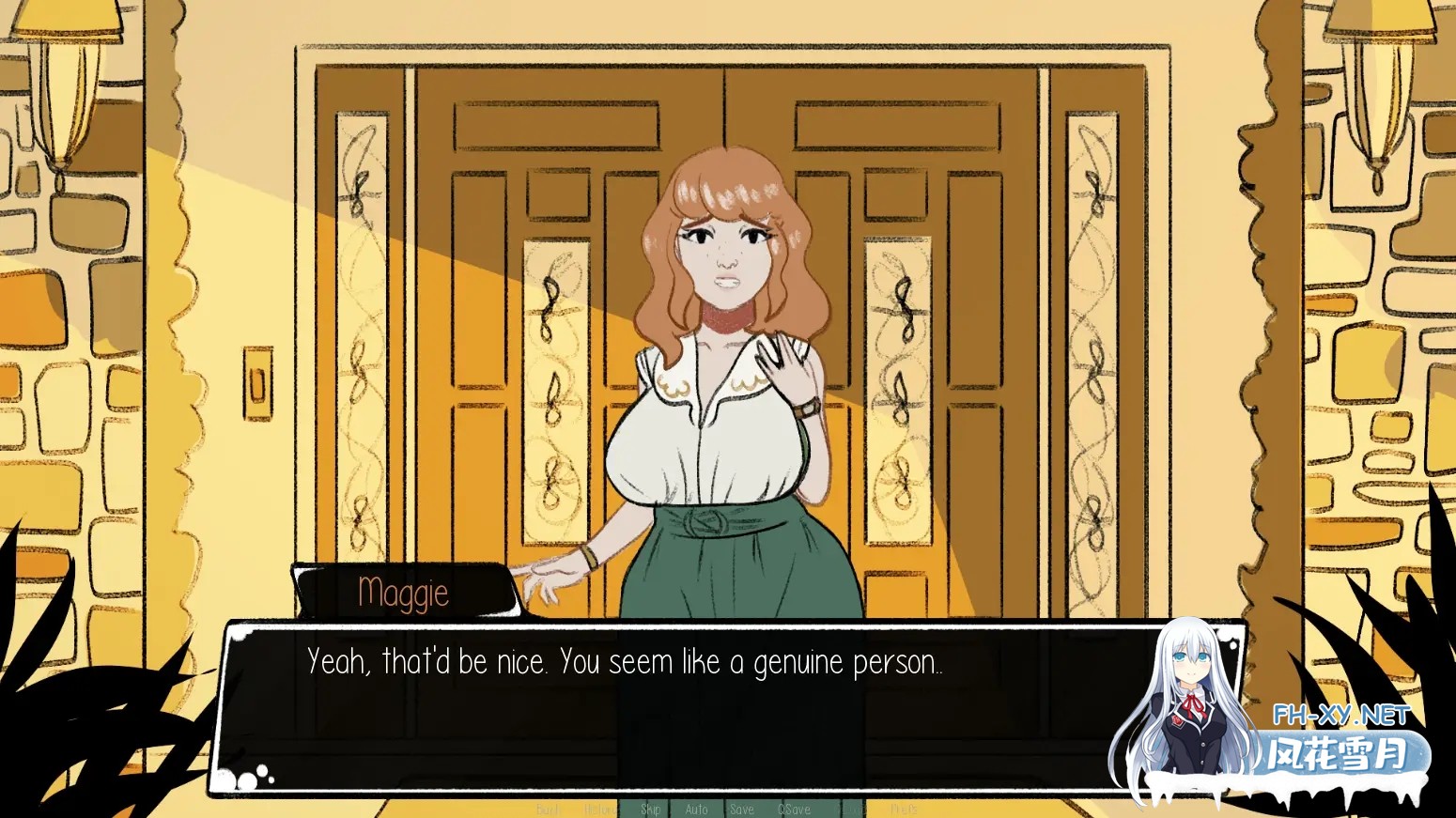Image resolution: width=1456 pixels, height=818 pixels.
Task: Open the dialogue History log
Action: pyautogui.click(x=602, y=809)
